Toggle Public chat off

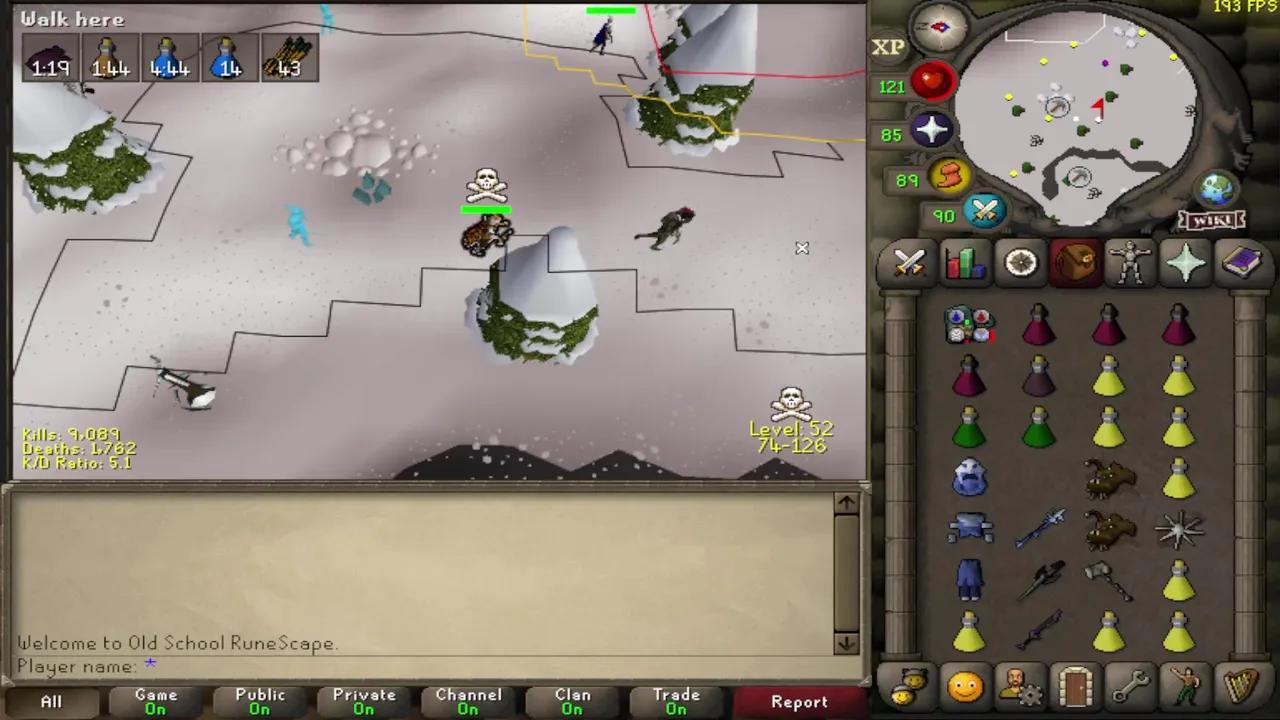point(259,700)
